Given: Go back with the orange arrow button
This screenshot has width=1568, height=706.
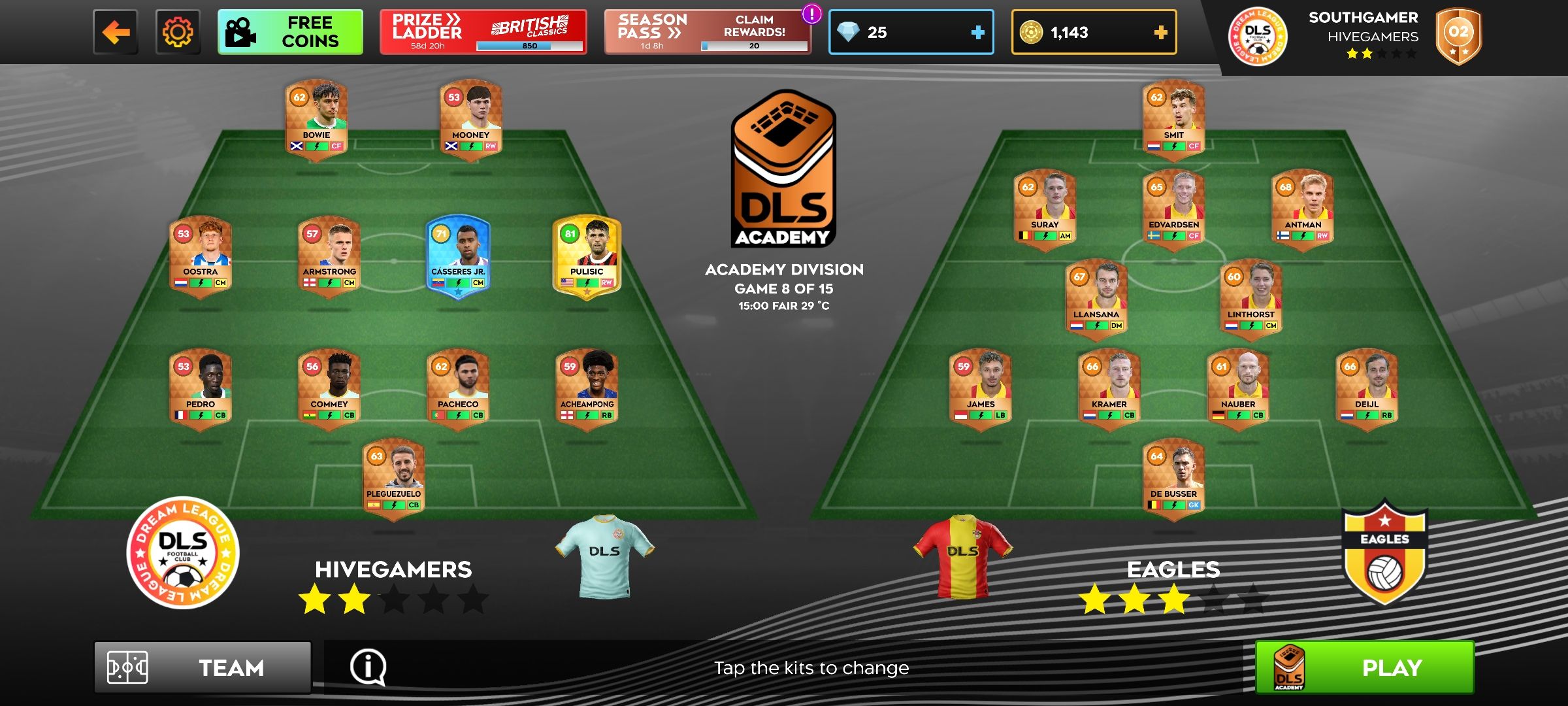Looking at the screenshot, I should pyautogui.click(x=116, y=32).
